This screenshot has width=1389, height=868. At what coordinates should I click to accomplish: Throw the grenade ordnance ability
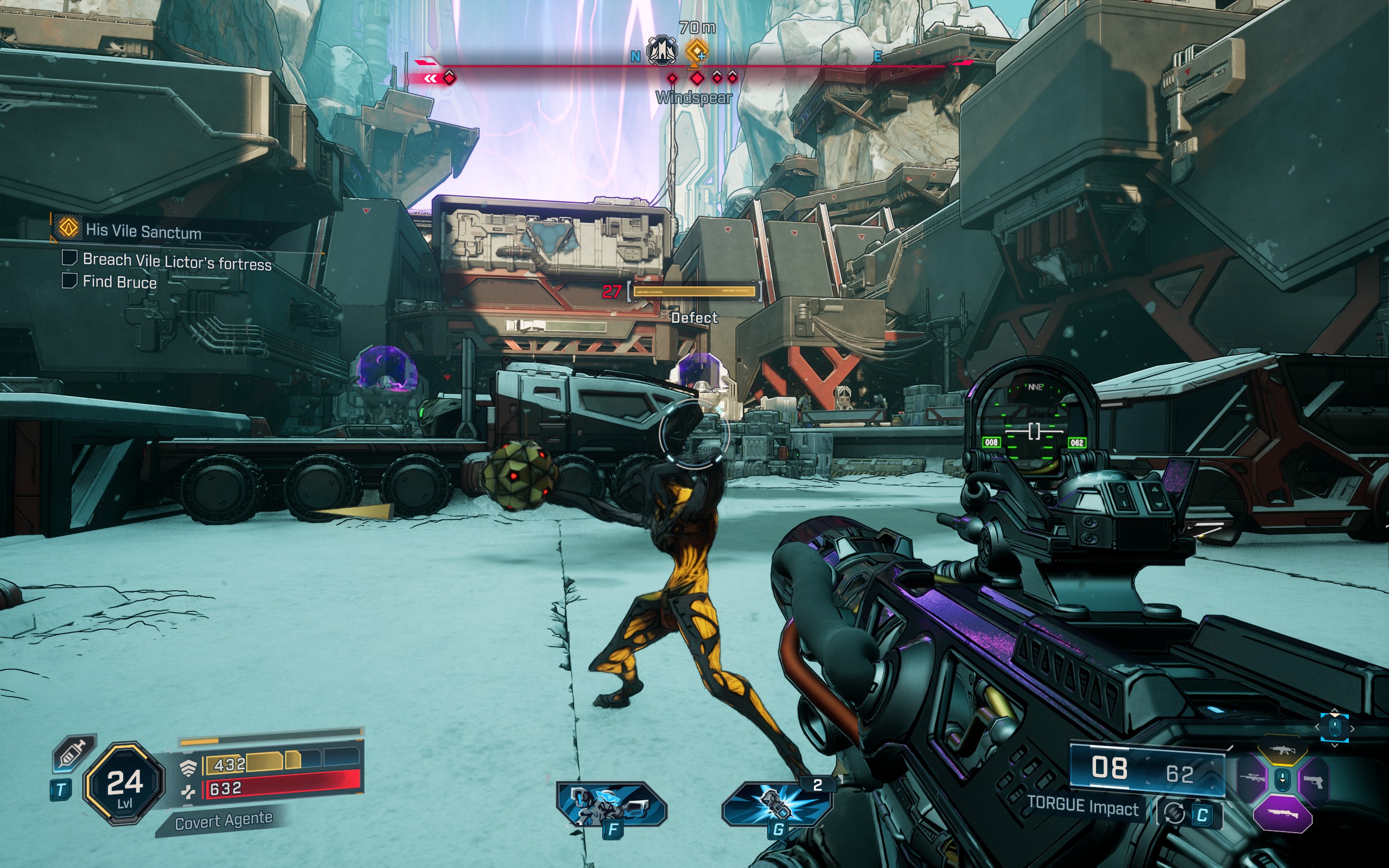(776, 805)
